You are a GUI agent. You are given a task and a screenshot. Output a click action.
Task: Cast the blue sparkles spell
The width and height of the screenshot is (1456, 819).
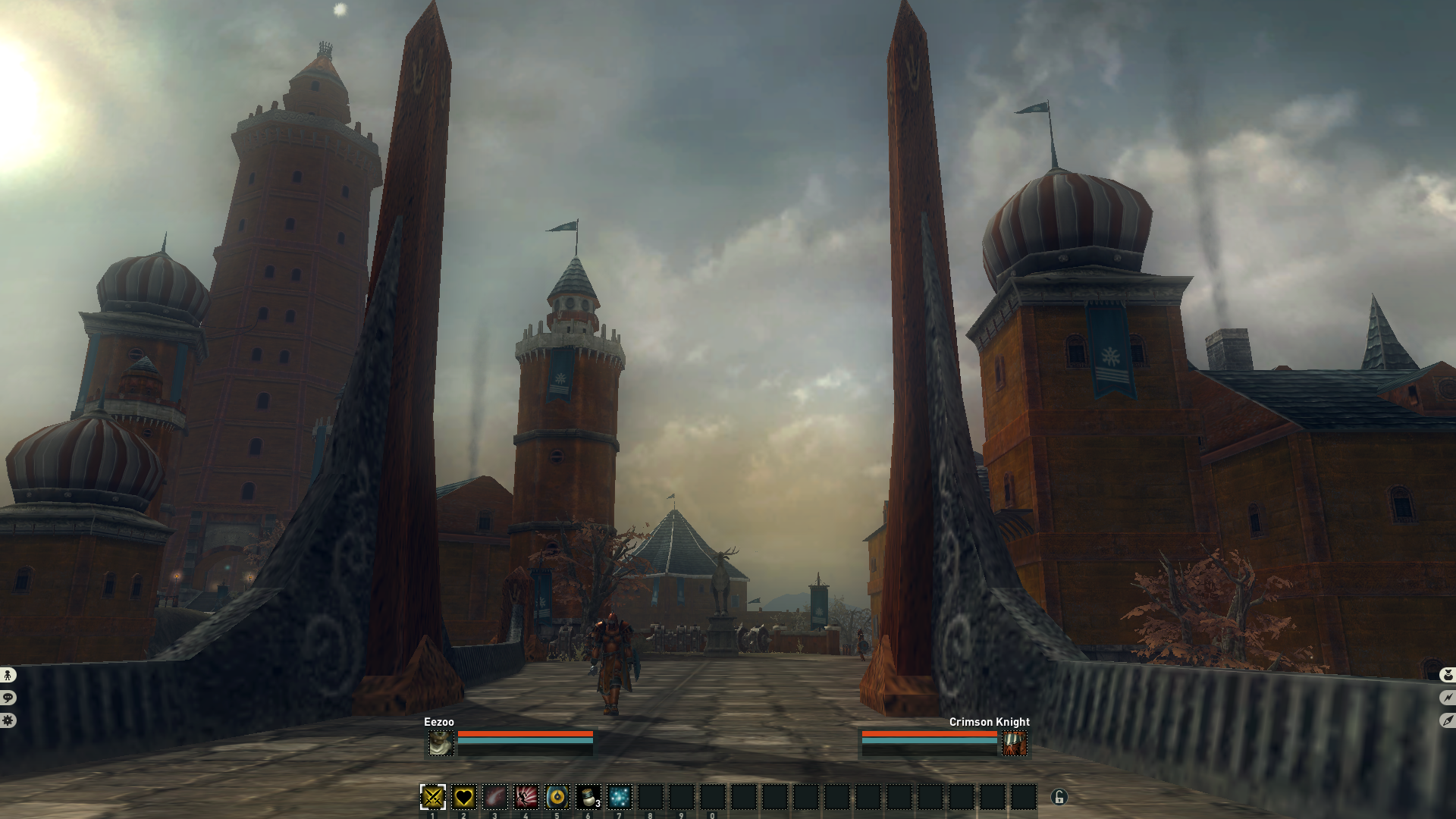pos(619,797)
